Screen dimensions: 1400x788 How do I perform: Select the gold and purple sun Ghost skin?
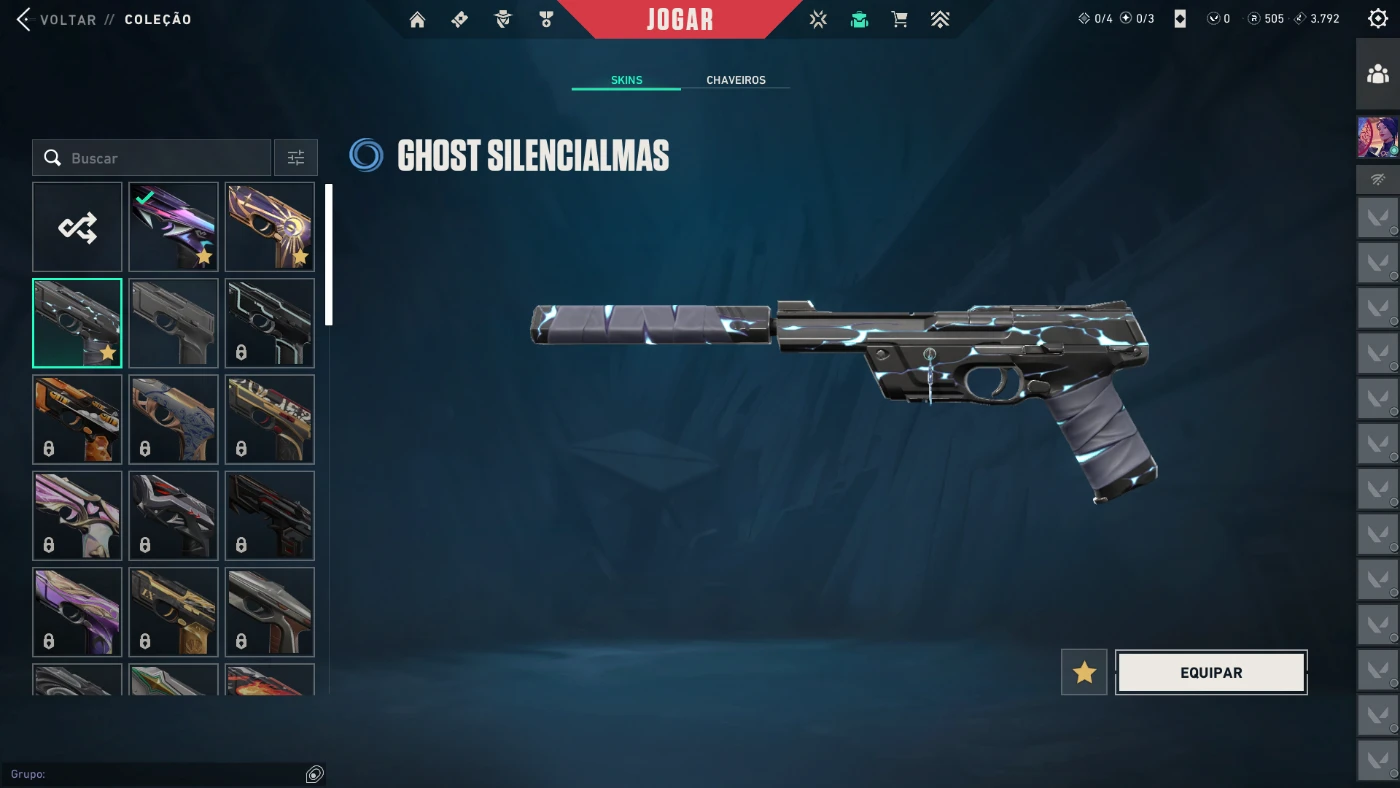point(269,227)
